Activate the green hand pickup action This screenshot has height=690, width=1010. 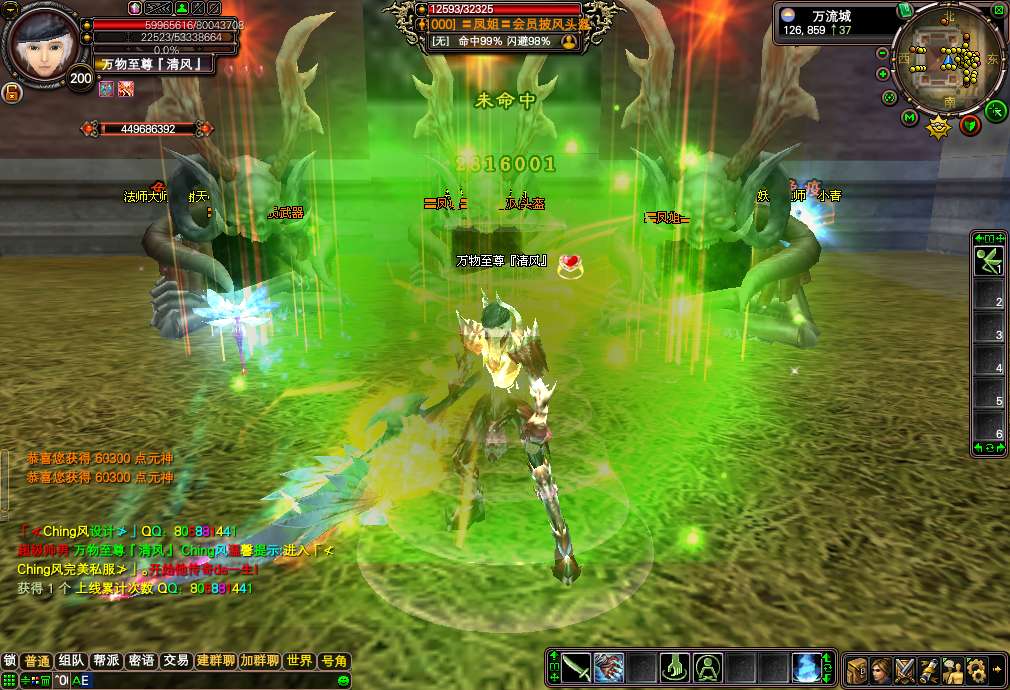pyautogui.click(x=675, y=667)
